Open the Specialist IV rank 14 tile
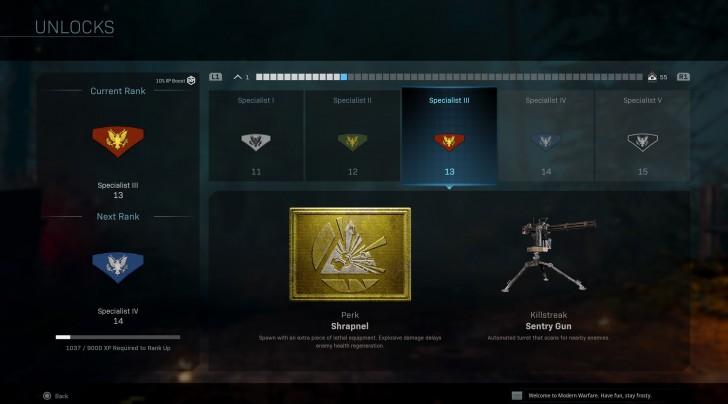728x404 pixels. [x=545, y=136]
